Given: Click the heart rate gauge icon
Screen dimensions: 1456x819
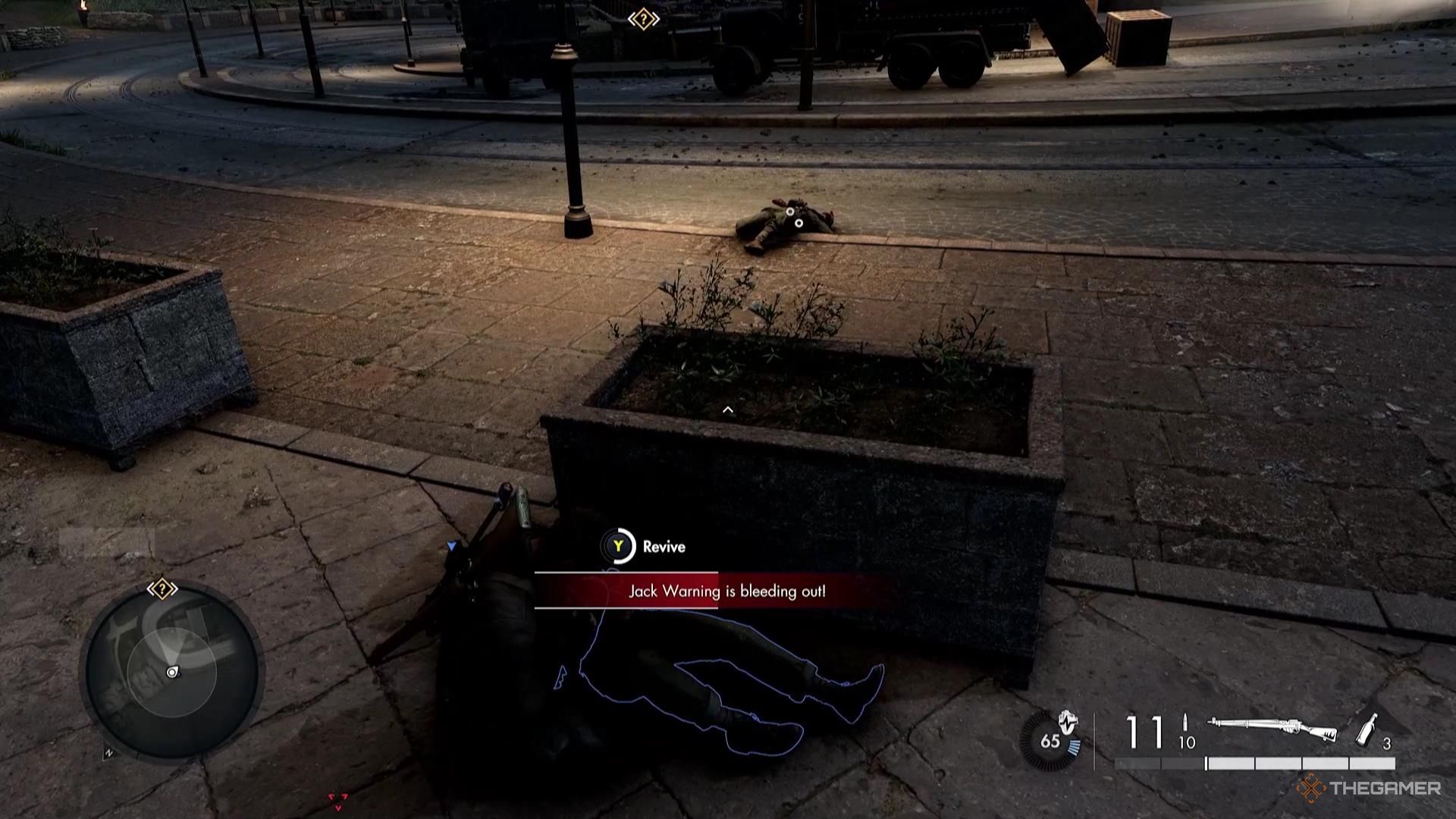Looking at the screenshot, I should click(x=1054, y=739).
